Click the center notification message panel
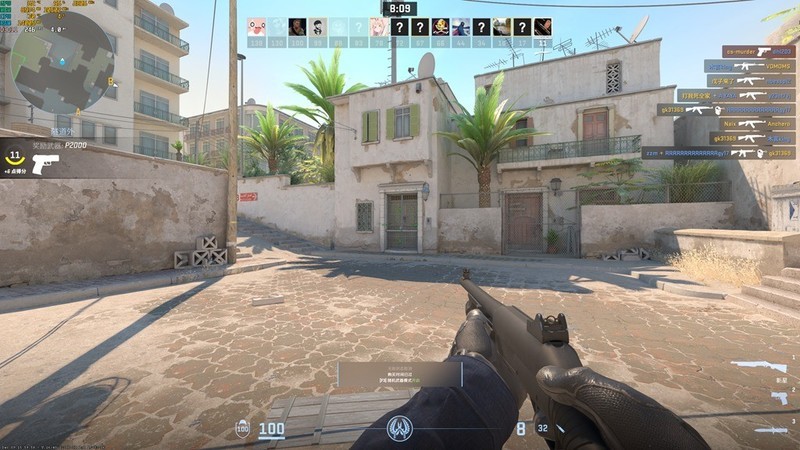Screen dimensions: 800x450 400,374
